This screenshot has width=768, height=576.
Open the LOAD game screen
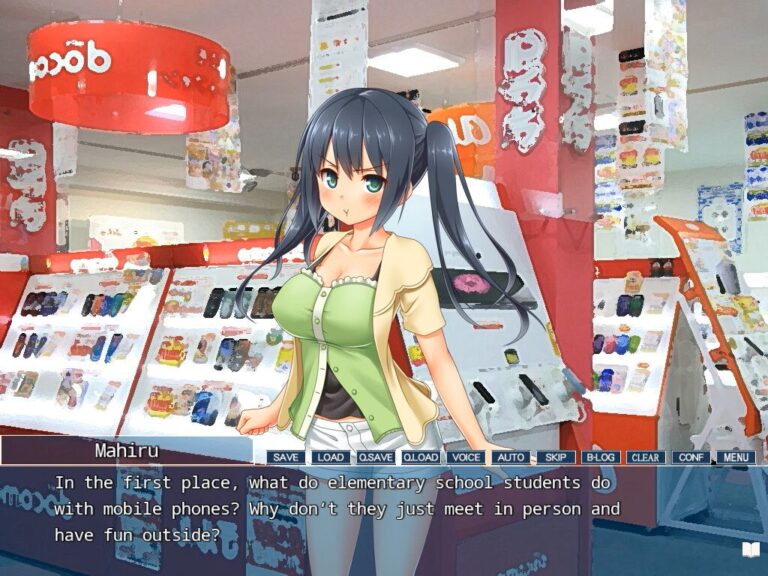(330, 457)
